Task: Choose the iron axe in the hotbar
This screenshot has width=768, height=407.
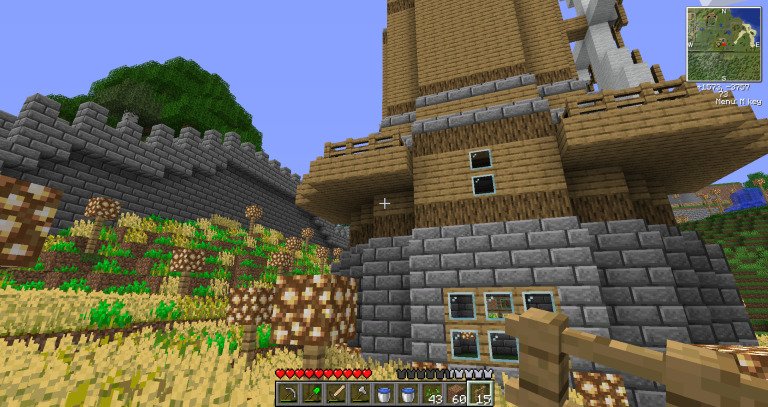Action: point(360,394)
